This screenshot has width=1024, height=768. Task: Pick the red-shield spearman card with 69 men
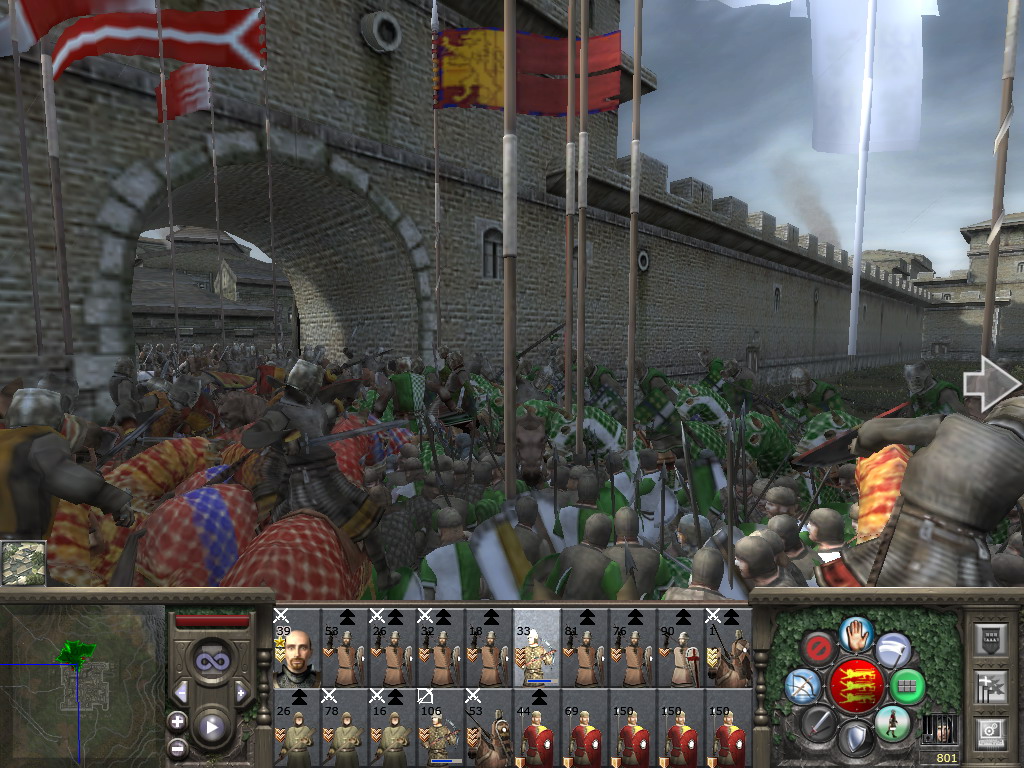pyautogui.click(x=585, y=727)
